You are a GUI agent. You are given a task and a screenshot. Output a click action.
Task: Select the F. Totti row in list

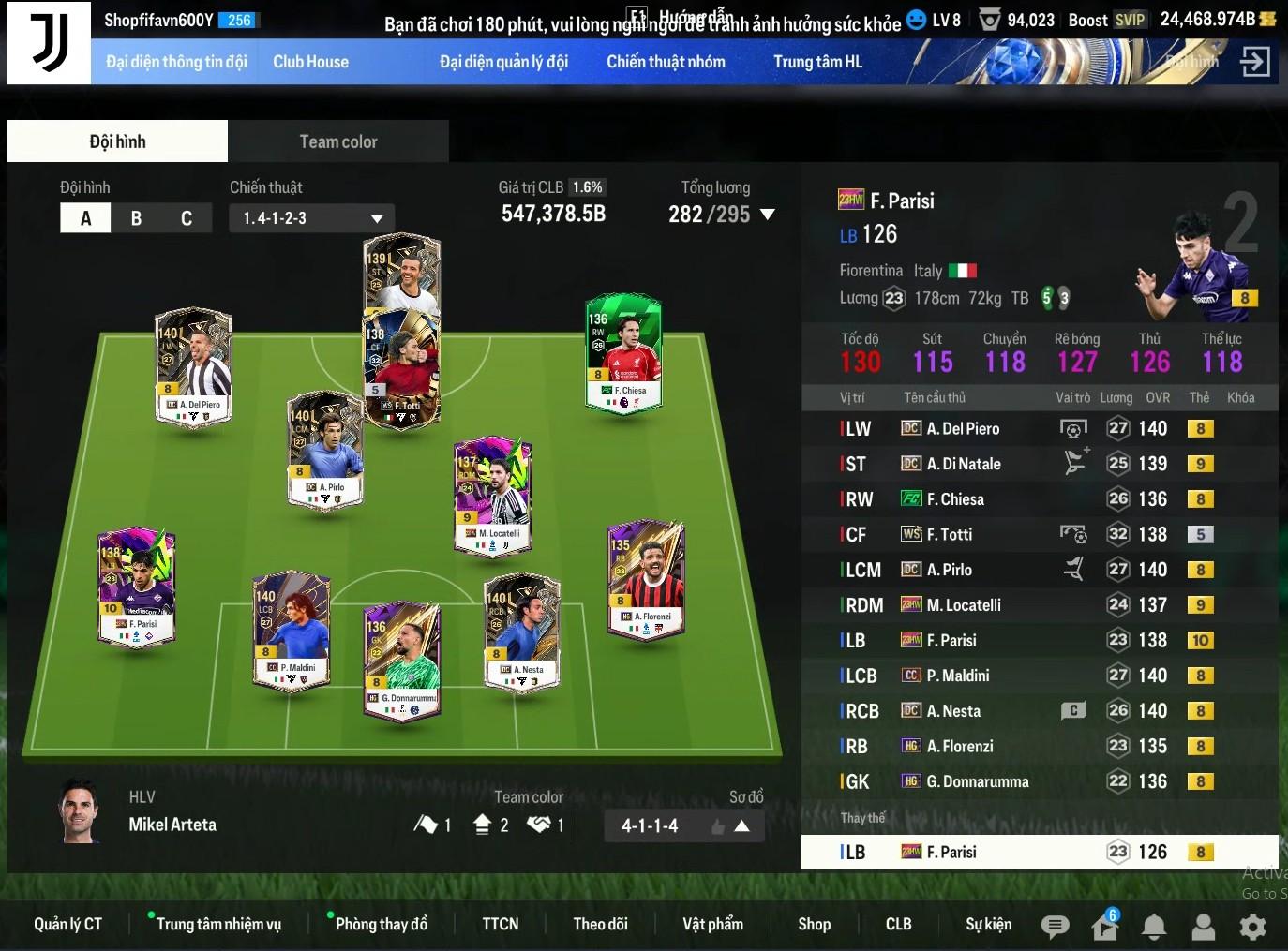pos(1031,534)
